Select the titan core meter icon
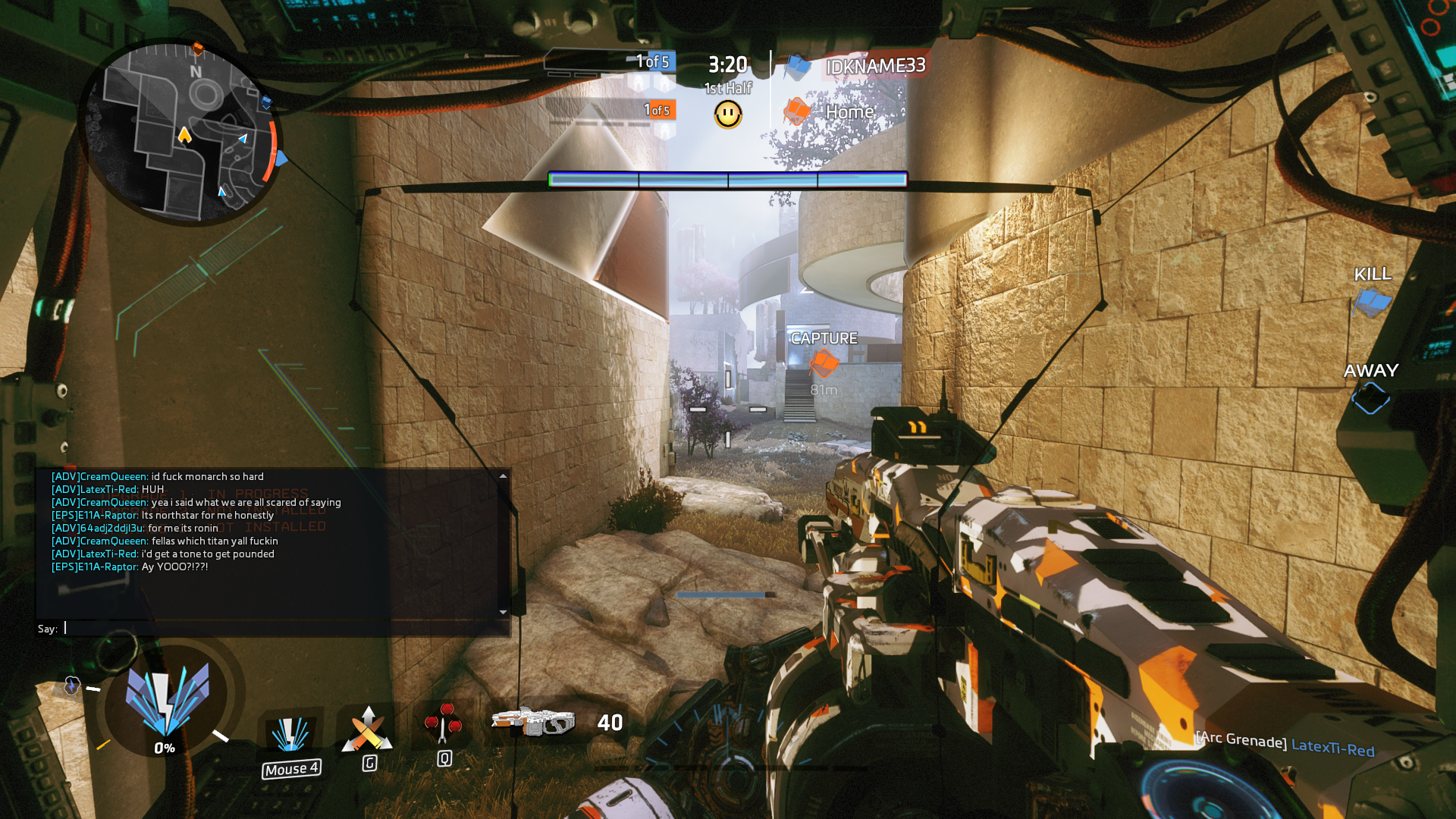1456x819 pixels. click(166, 701)
